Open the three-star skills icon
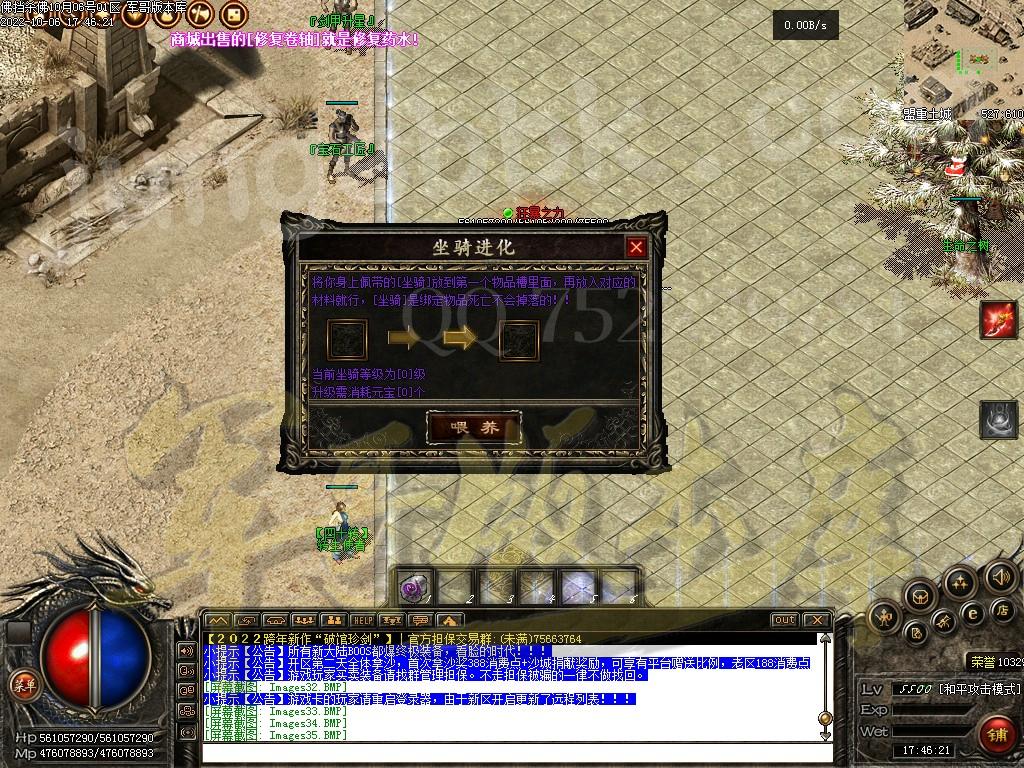This screenshot has width=1024, height=768. [x=960, y=582]
